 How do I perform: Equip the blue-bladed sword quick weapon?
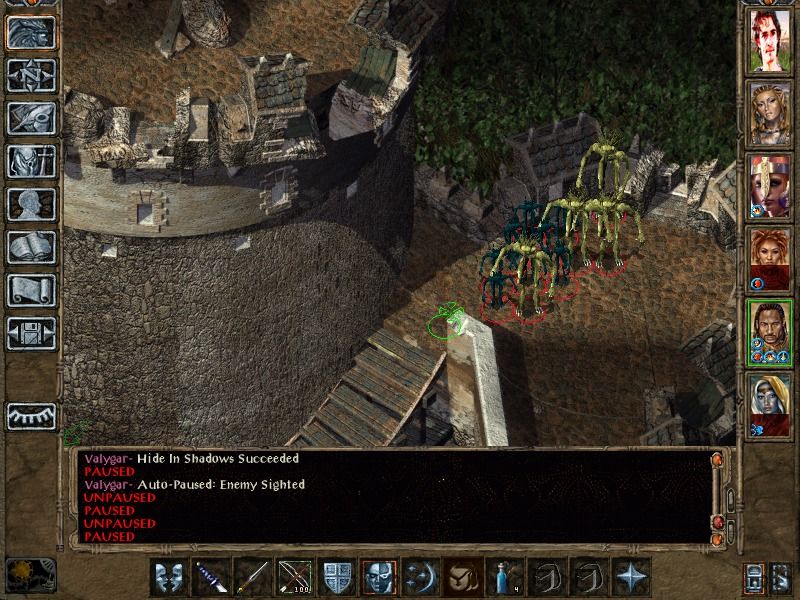point(210,578)
